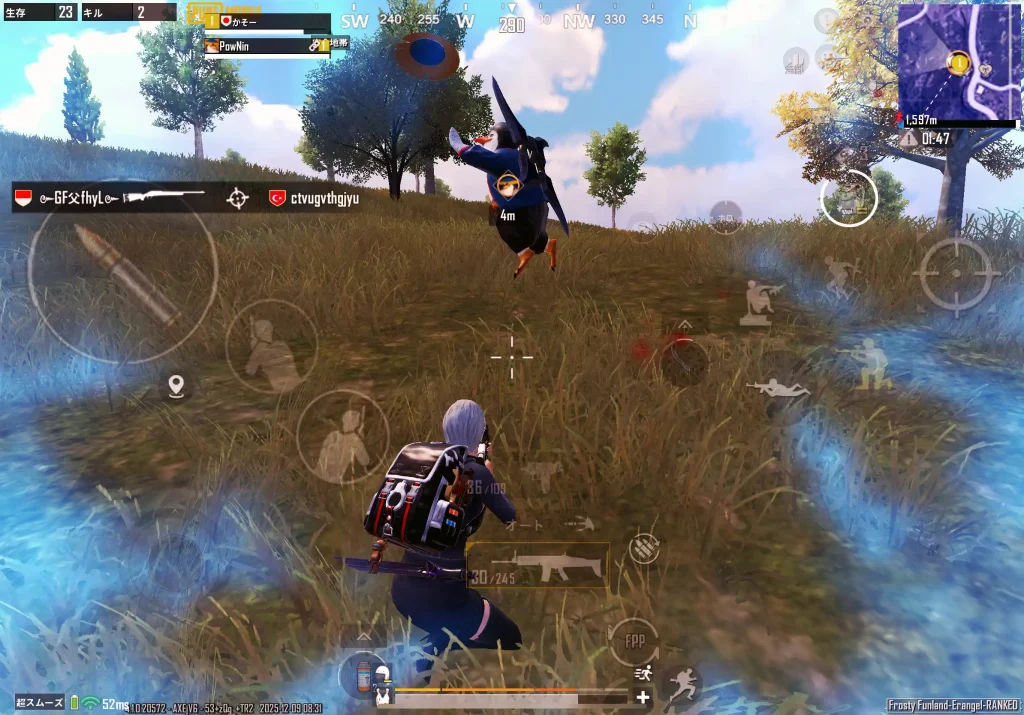
Task: Use the healing item plus button
Action: [642, 697]
